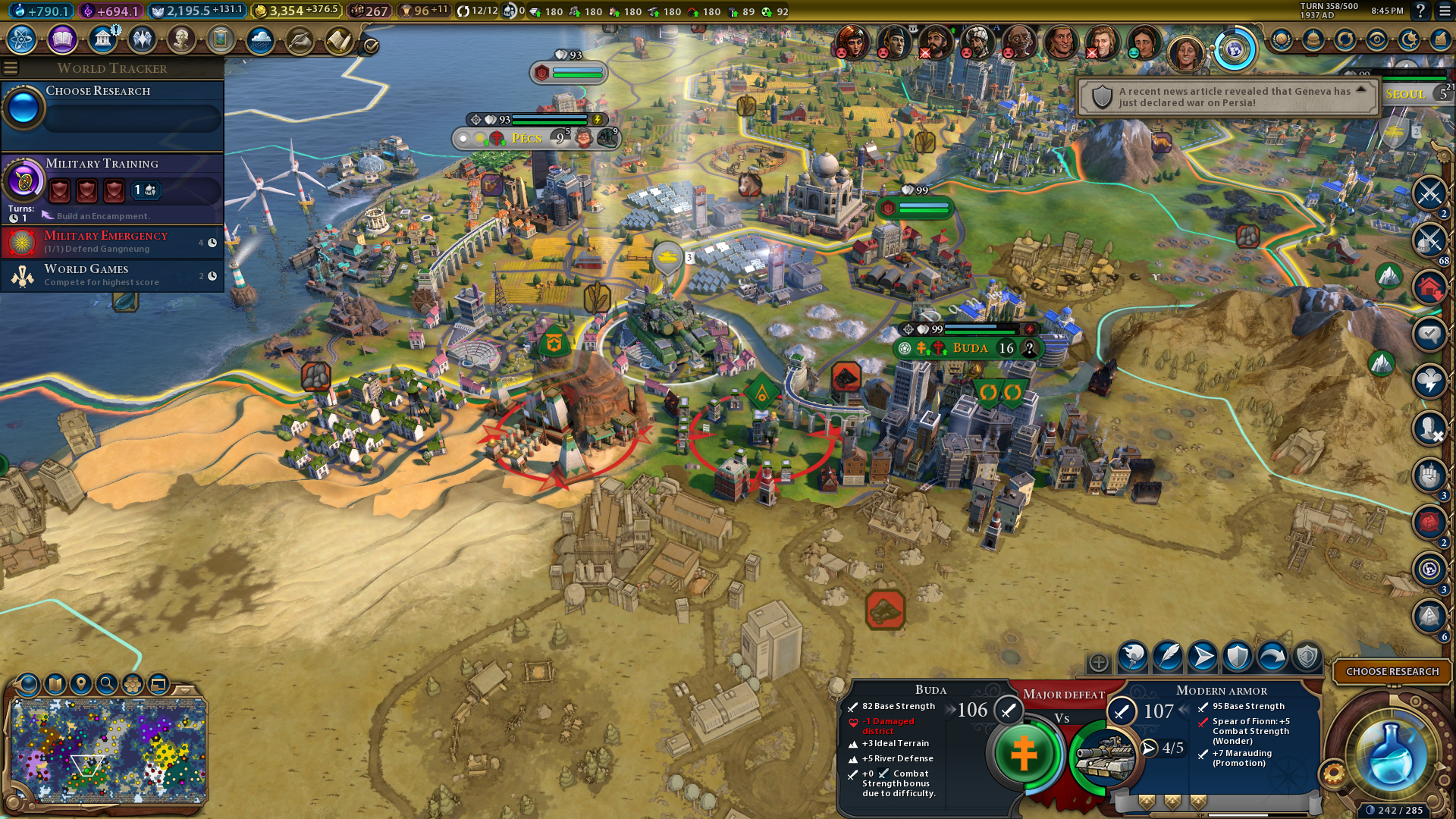
Task: Open the main game menu
Action: (1445, 11)
